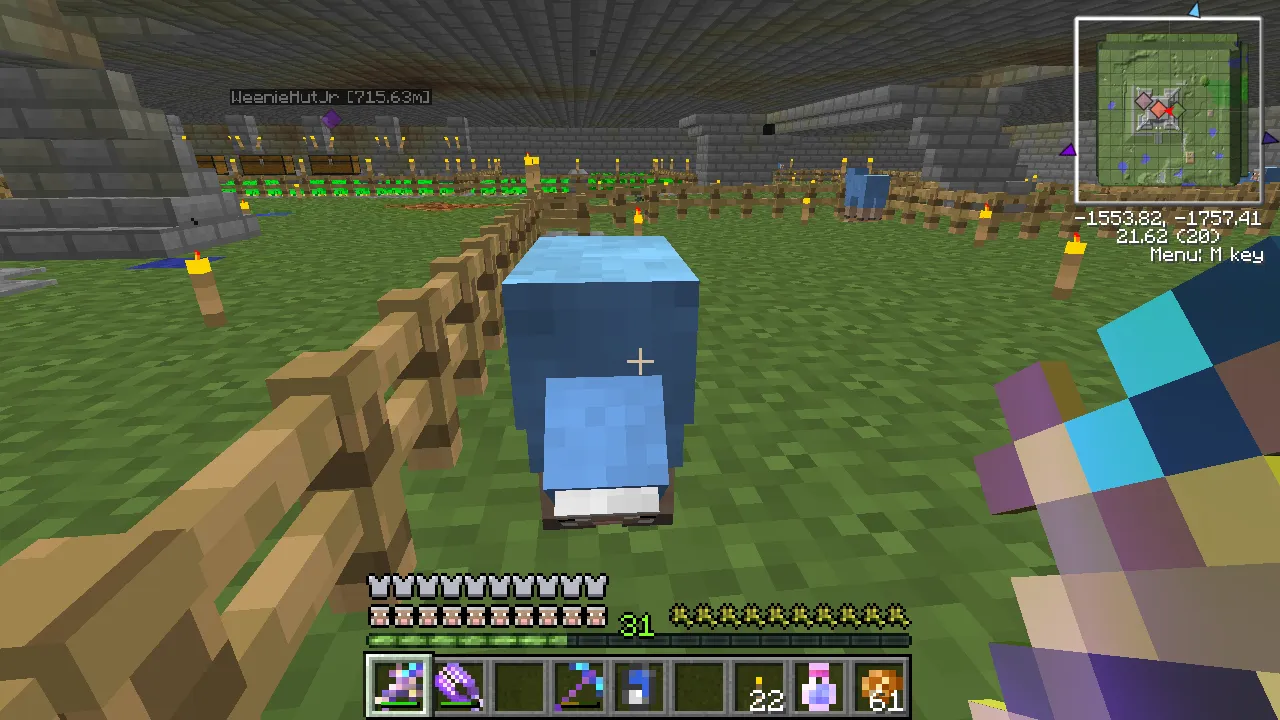The image size is (1280, 720).
Task: Click the empty third hotbar slot
Action: (x=518, y=683)
